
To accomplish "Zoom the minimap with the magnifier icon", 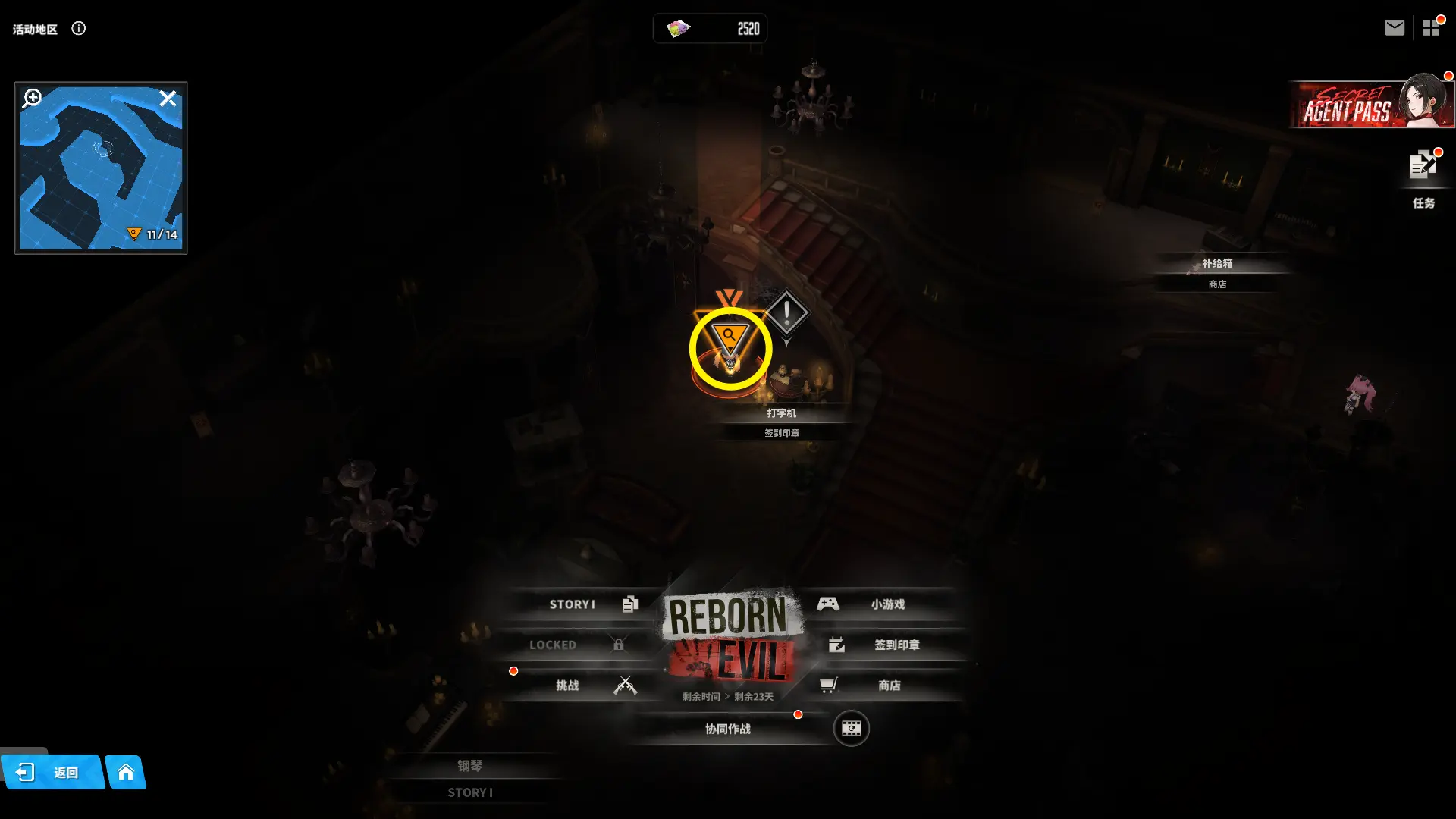I will click(x=32, y=99).
